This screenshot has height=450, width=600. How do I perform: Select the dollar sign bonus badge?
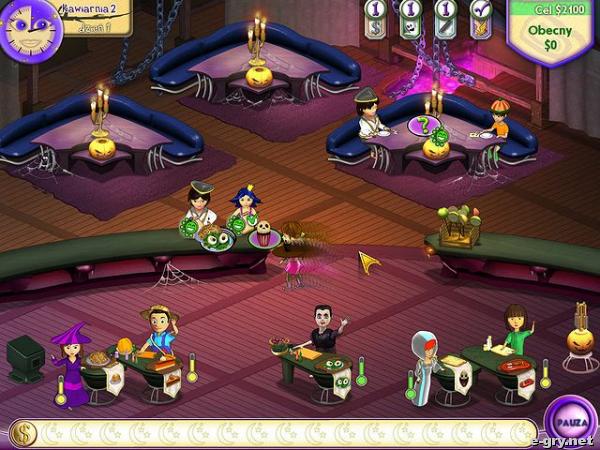pos(376,19)
